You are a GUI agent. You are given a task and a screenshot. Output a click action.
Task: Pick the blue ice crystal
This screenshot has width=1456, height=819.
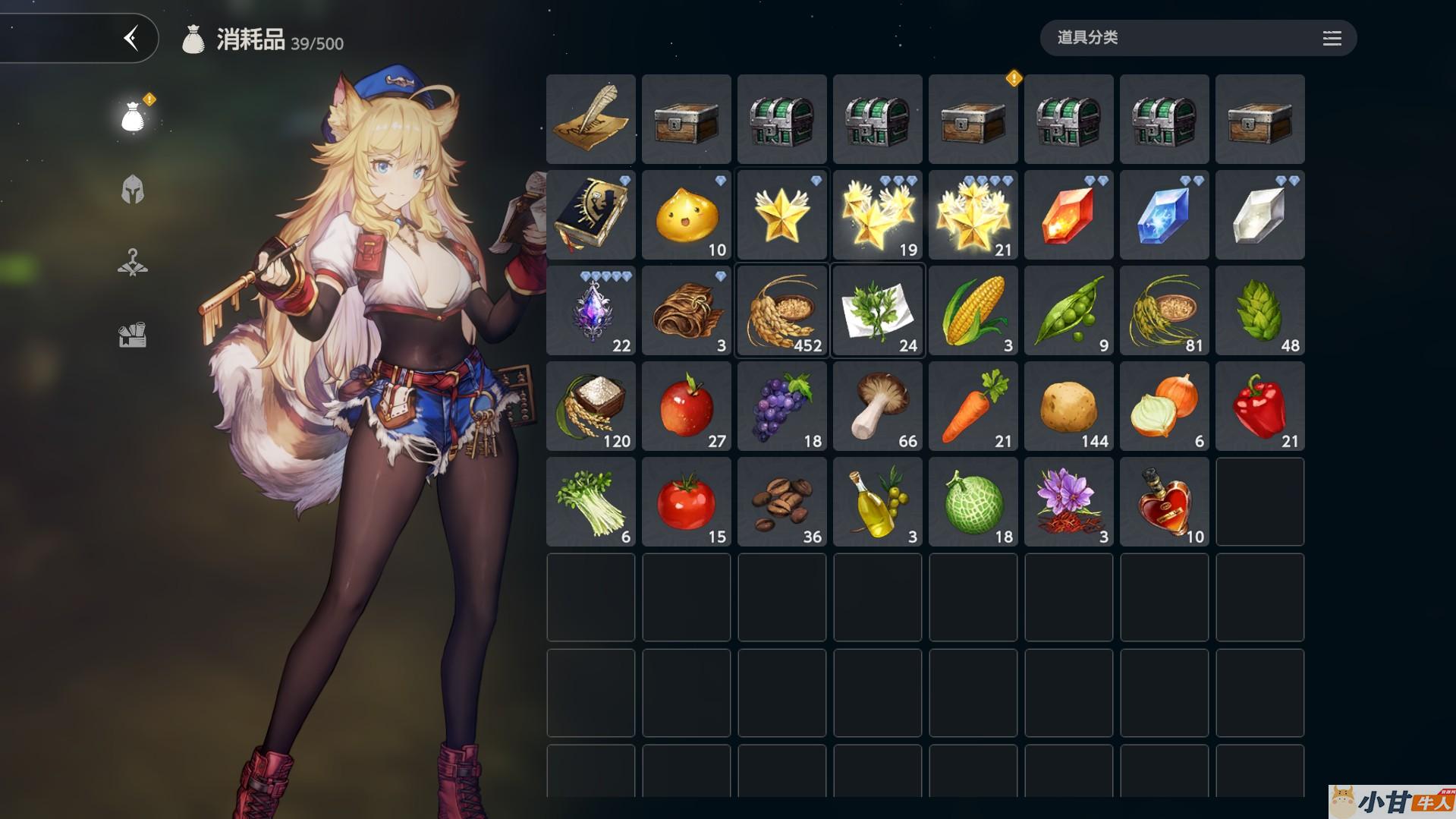tap(1165, 215)
